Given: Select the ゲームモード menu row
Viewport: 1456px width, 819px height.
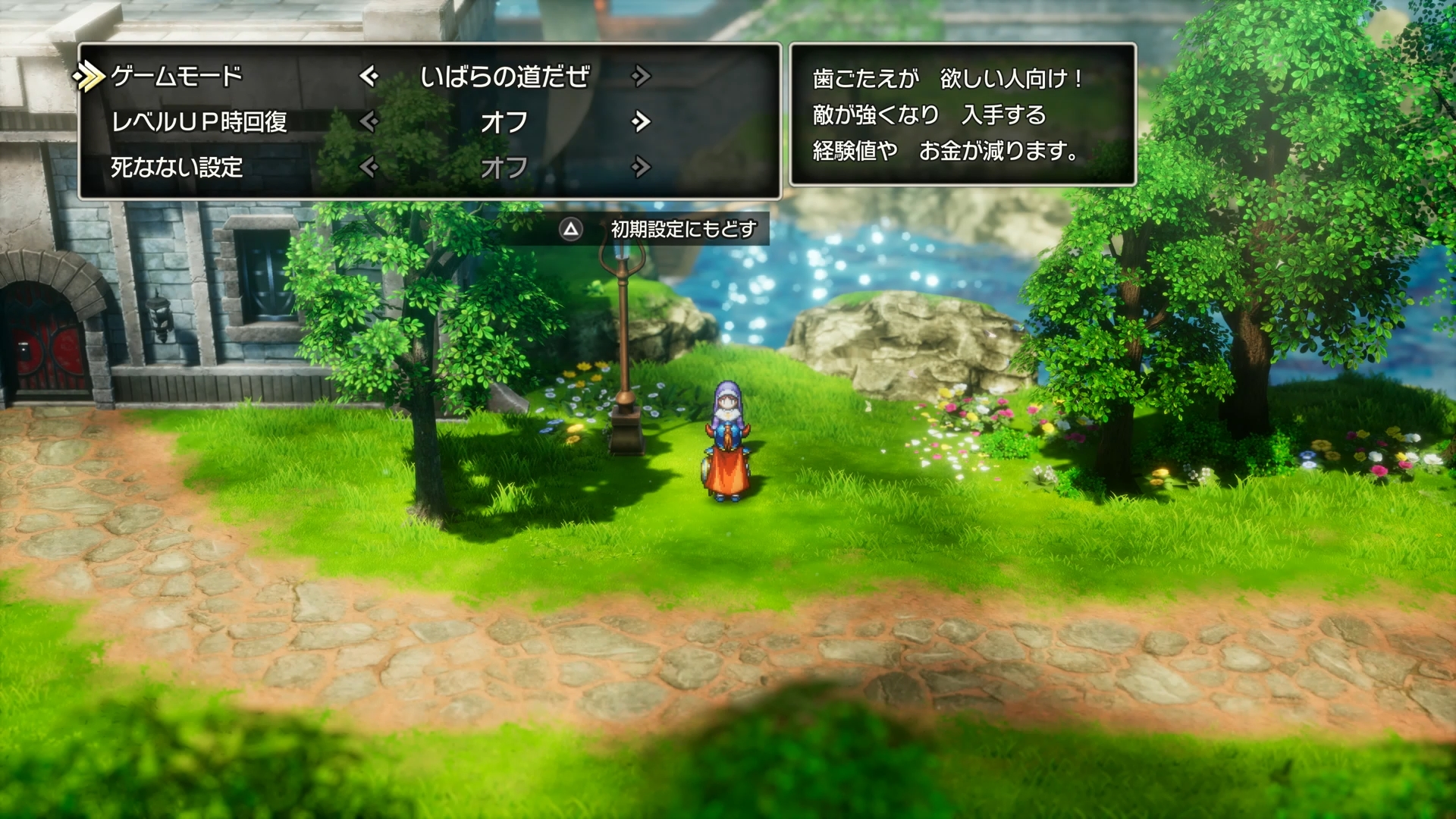Looking at the screenshot, I should click(x=174, y=74).
